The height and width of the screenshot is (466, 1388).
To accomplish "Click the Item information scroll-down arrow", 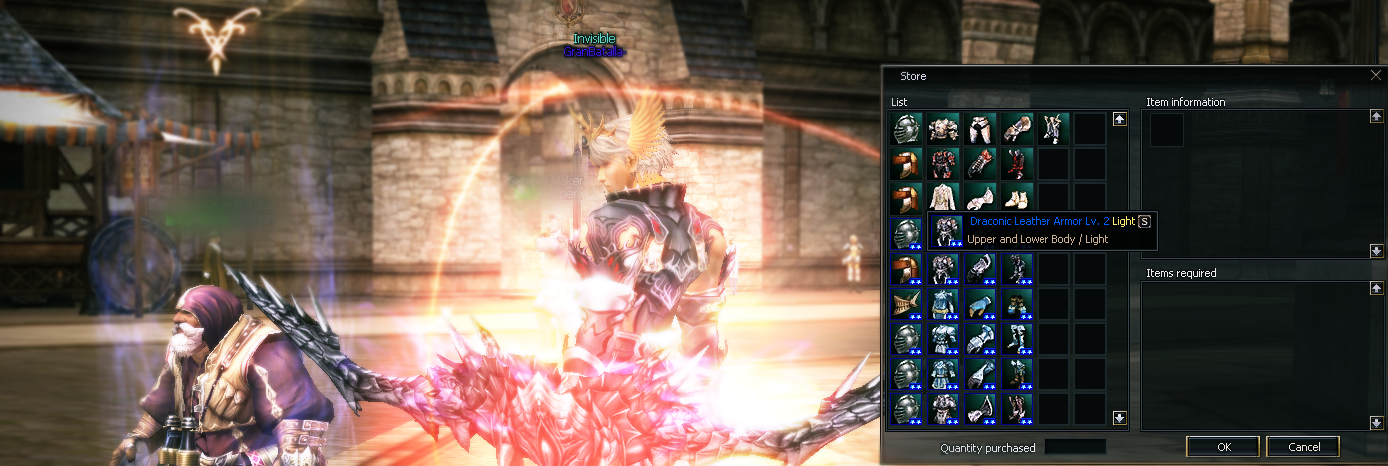I will 1377,250.
